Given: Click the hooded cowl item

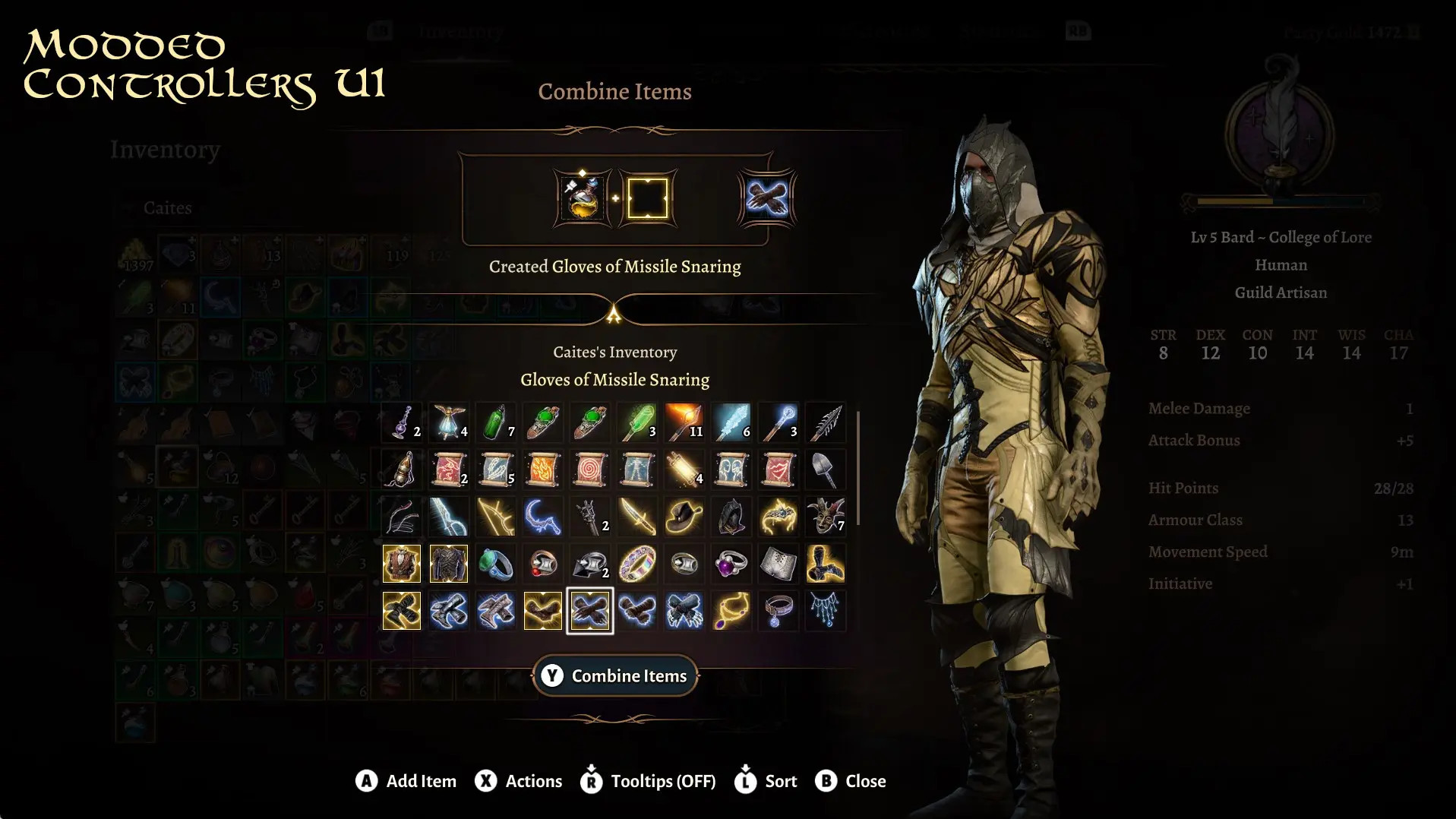Looking at the screenshot, I should pos(731,518).
